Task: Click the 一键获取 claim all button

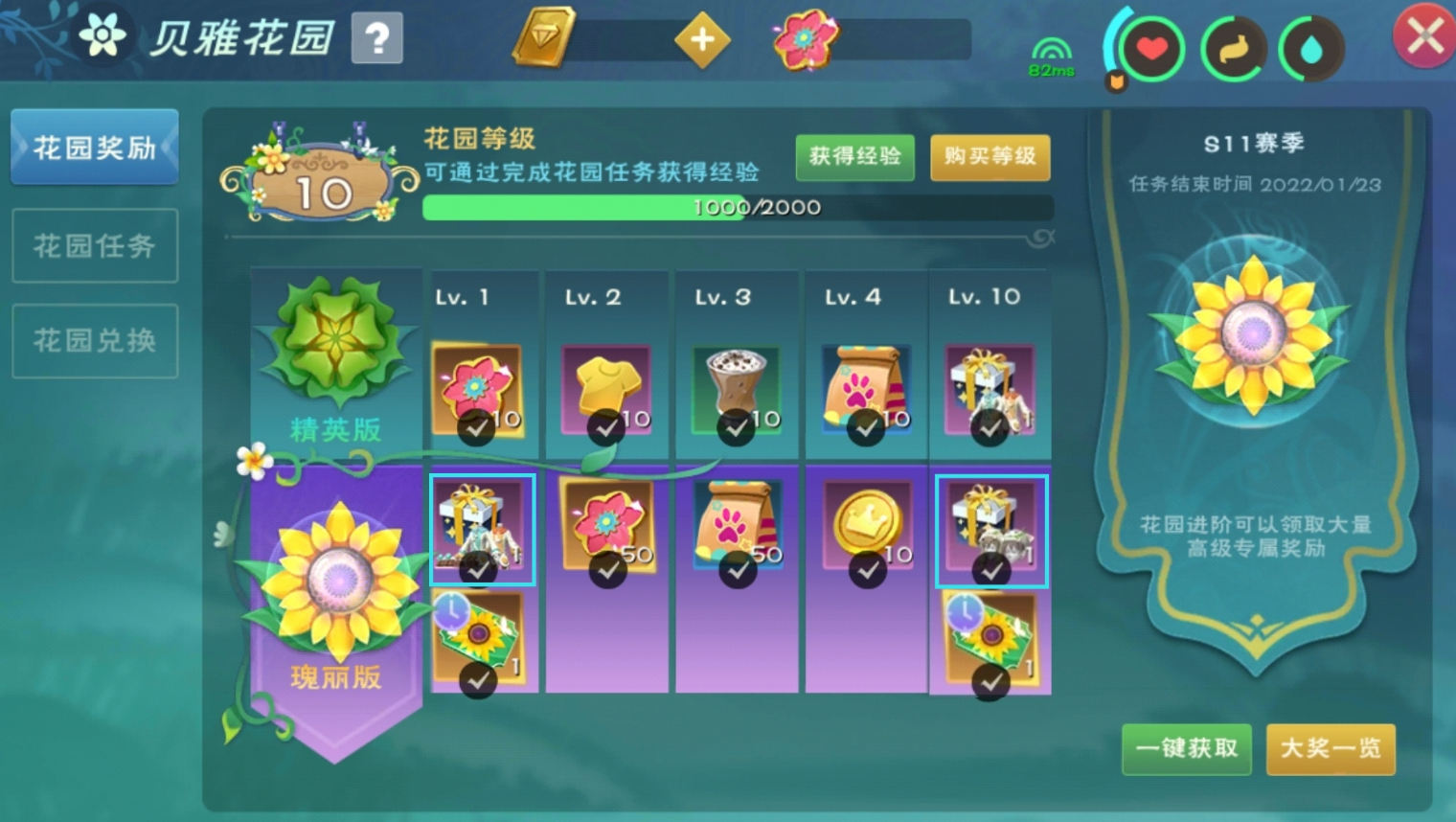Action: point(1186,750)
